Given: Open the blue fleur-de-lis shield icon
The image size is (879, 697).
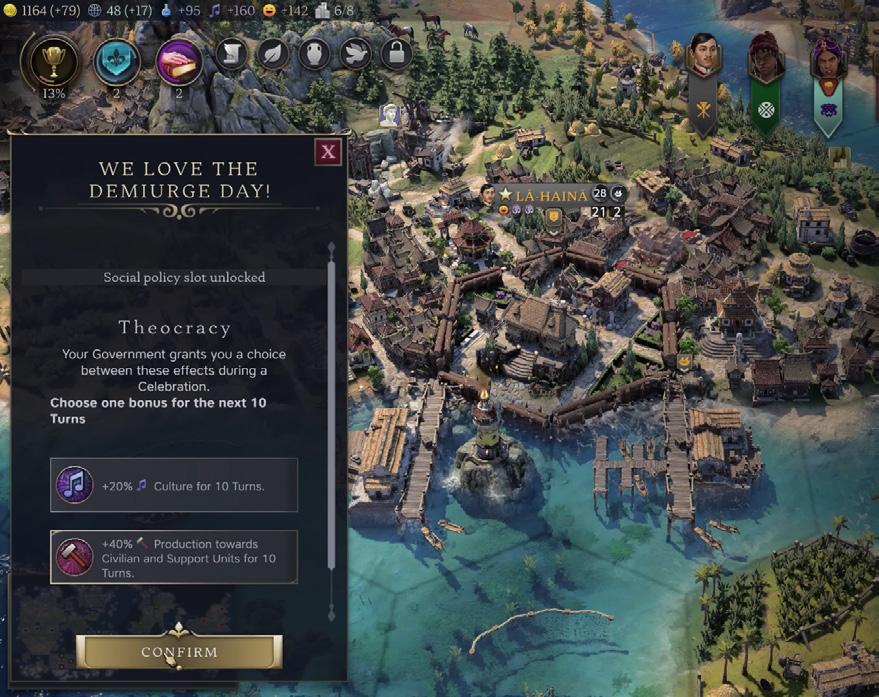Looking at the screenshot, I should pos(117,61).
